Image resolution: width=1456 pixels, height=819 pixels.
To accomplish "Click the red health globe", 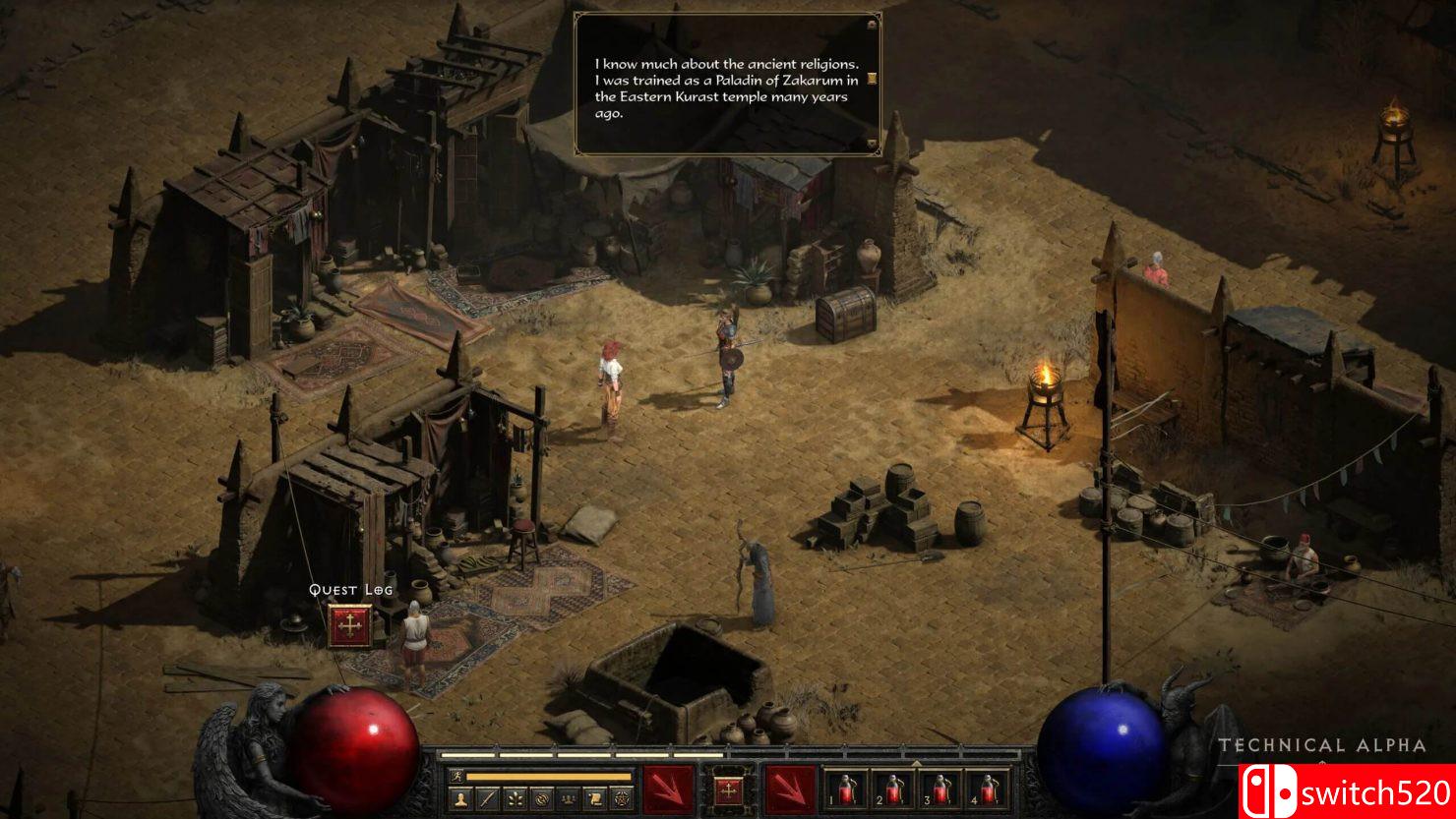I will pyautogui.click(x=356, y=750).
